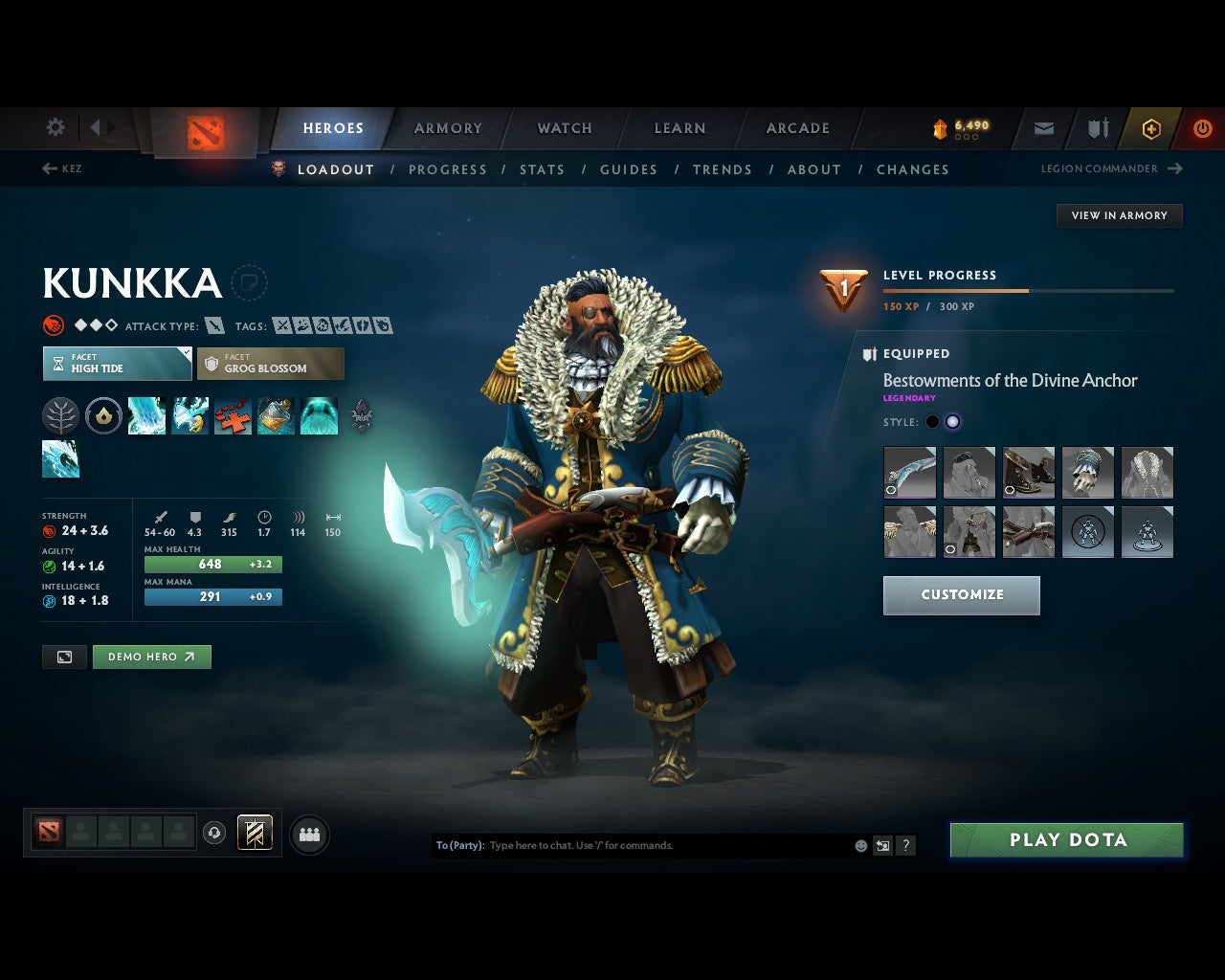Switch to the Stats tab
The image size is (1225, 980).
(542, 169)
